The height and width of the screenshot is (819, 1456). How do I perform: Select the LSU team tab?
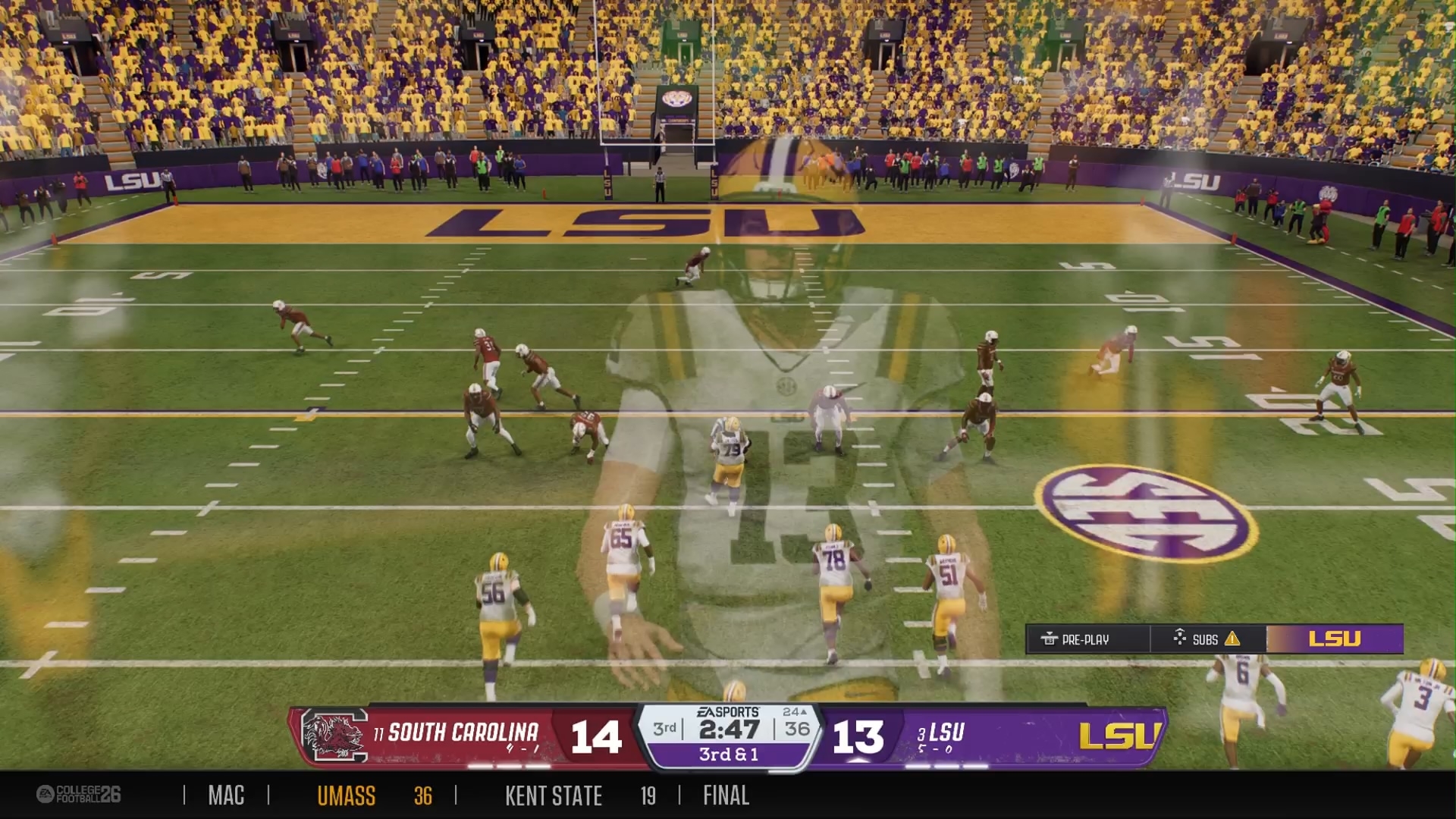[x=1335, y=639]
